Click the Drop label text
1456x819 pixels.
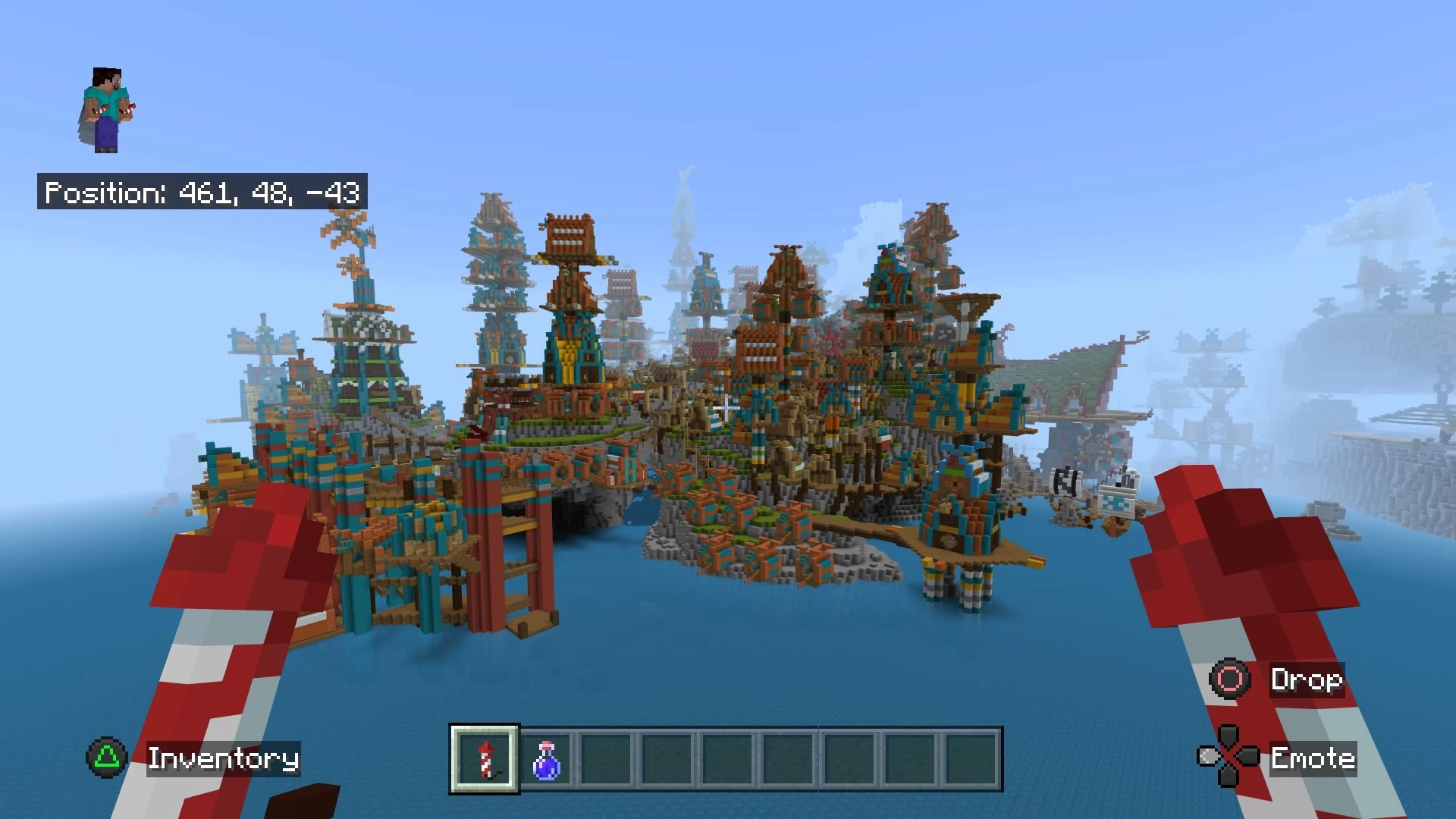(1306, 680)
